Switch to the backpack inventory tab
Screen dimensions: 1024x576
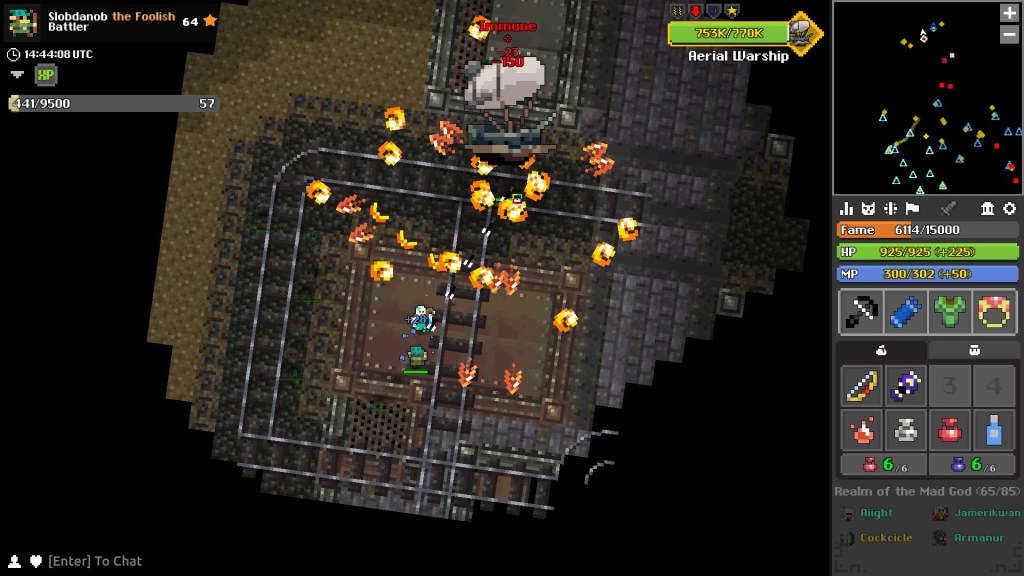tap(974, 350)
